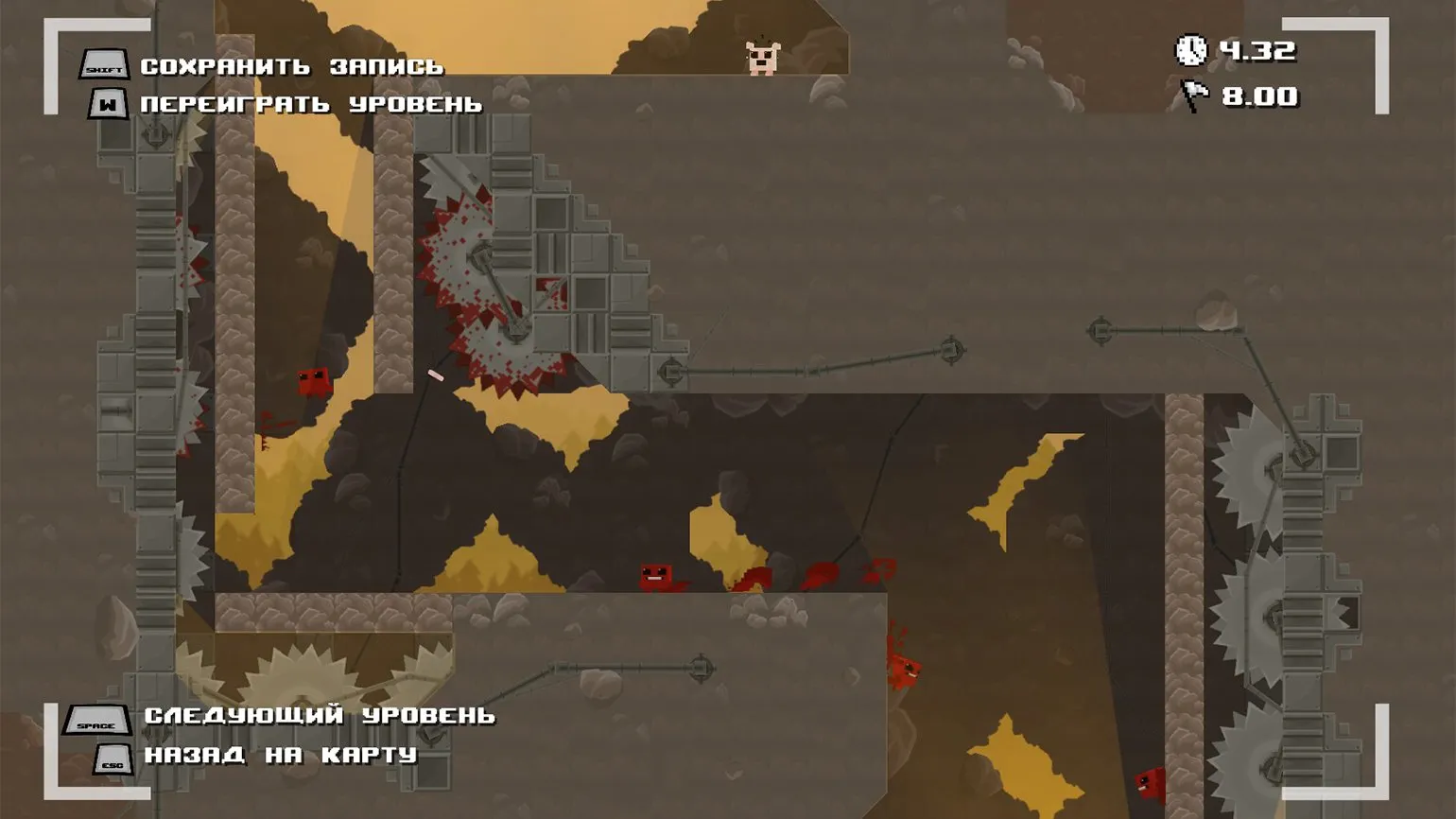Choose the "Сохранить запись" save replay option

tap(291, 66)
